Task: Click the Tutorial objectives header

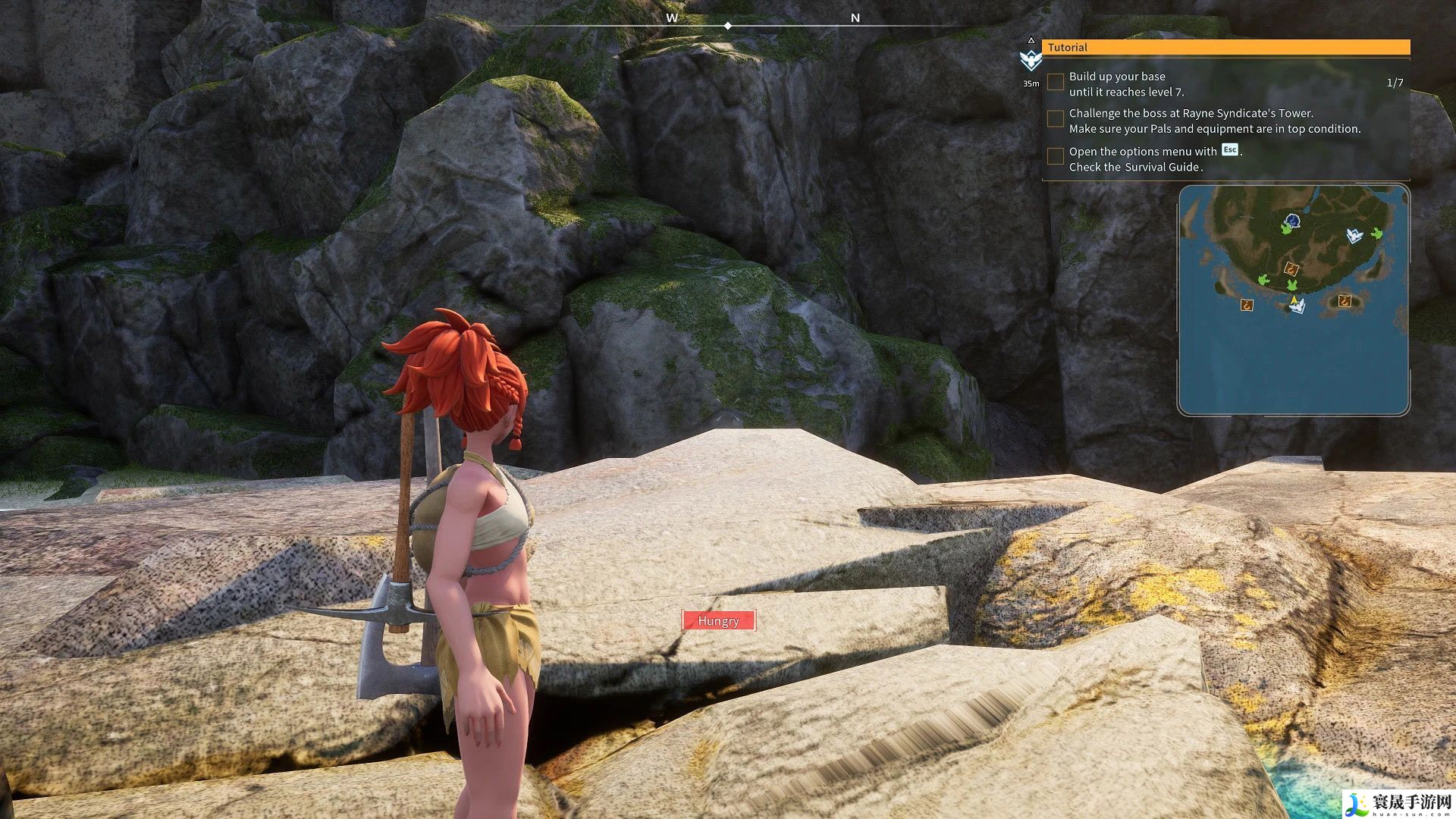Action: pyautogui.click(x=1225, y=47)
